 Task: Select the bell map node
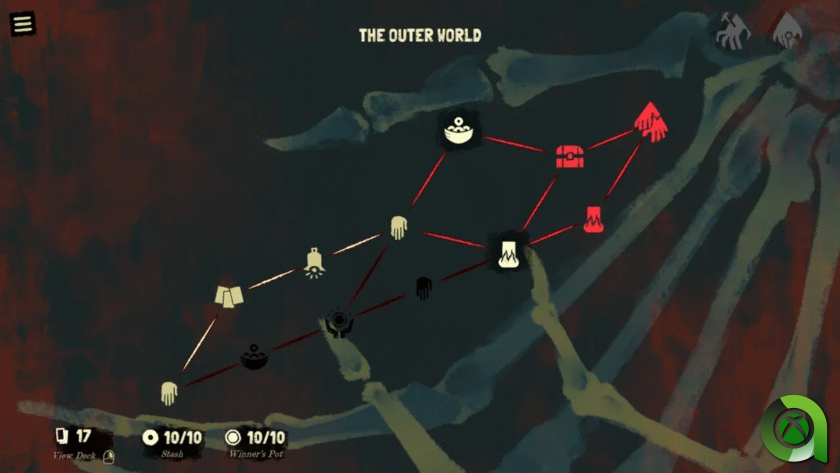pyautogui.click(x=315, y=263)
